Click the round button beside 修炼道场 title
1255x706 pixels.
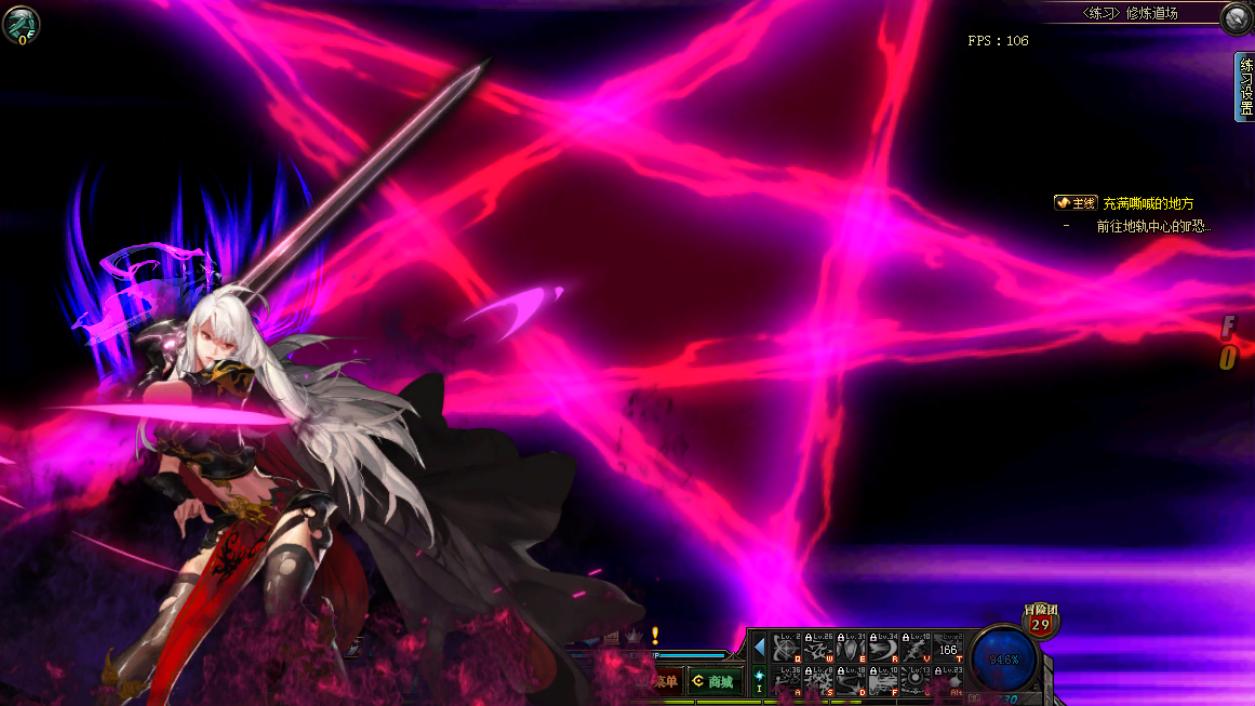click(x=1237, y=18)
